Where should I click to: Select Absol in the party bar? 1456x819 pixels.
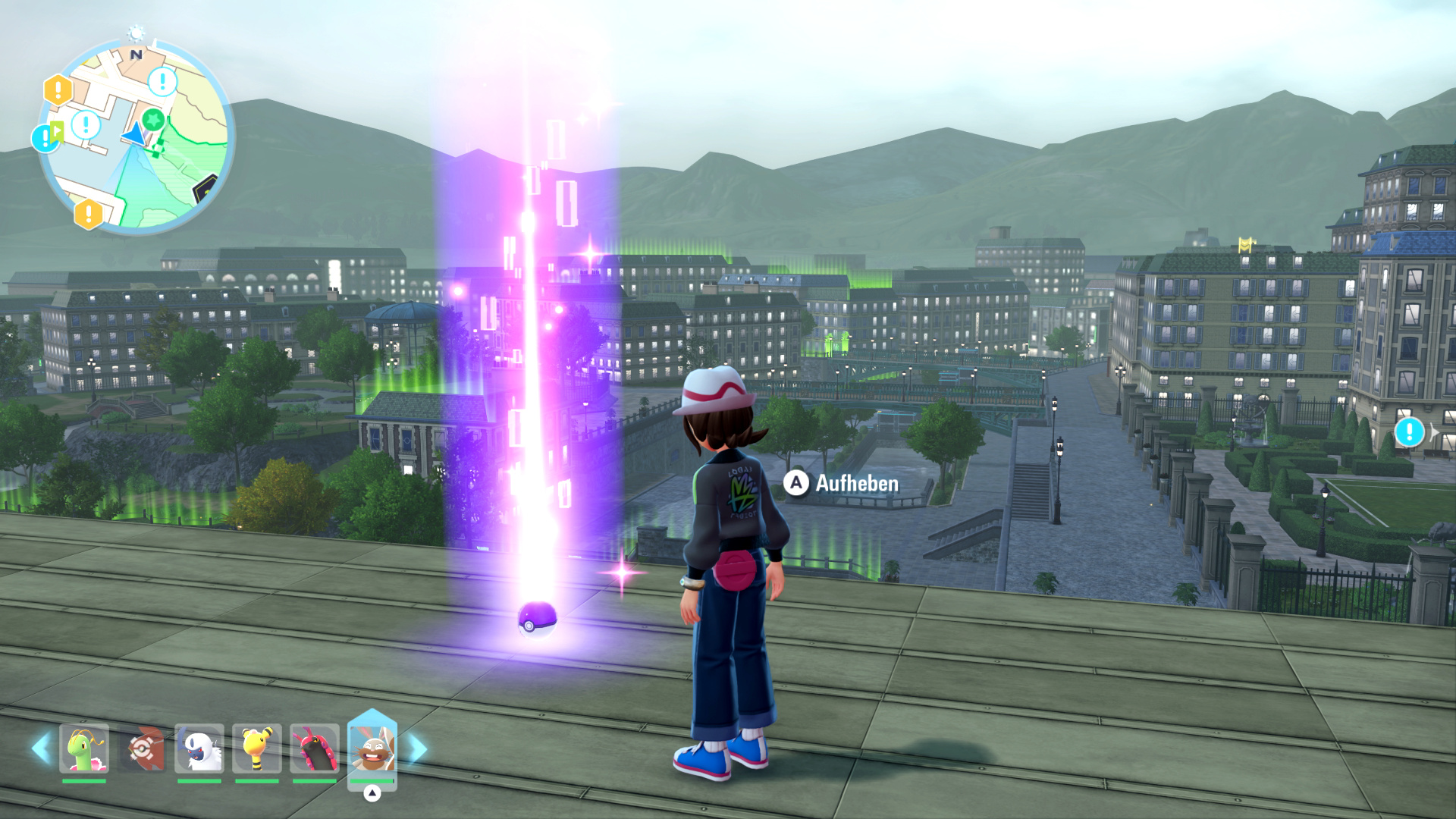199,748
